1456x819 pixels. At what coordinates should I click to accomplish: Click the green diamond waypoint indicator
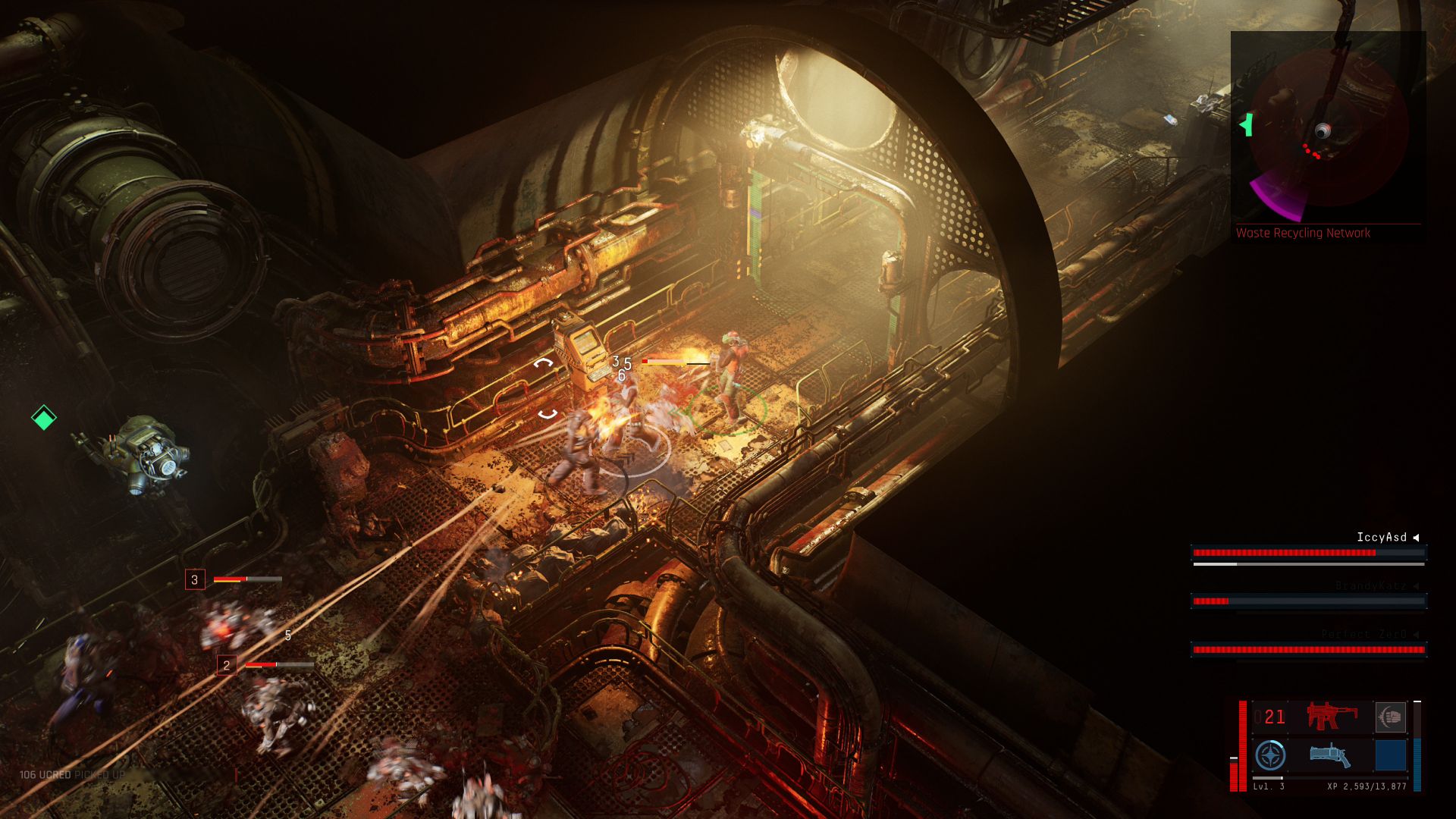(44, 417)
